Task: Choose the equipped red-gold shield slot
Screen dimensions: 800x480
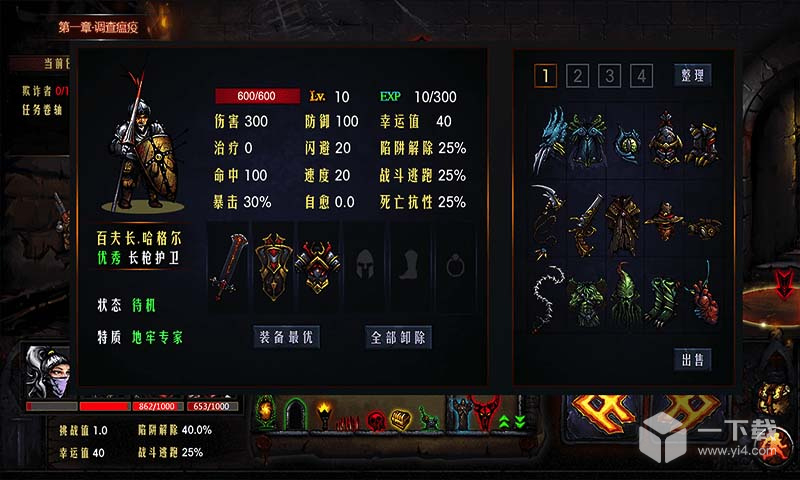Action: pyautogui.click(x=272, y=270)
